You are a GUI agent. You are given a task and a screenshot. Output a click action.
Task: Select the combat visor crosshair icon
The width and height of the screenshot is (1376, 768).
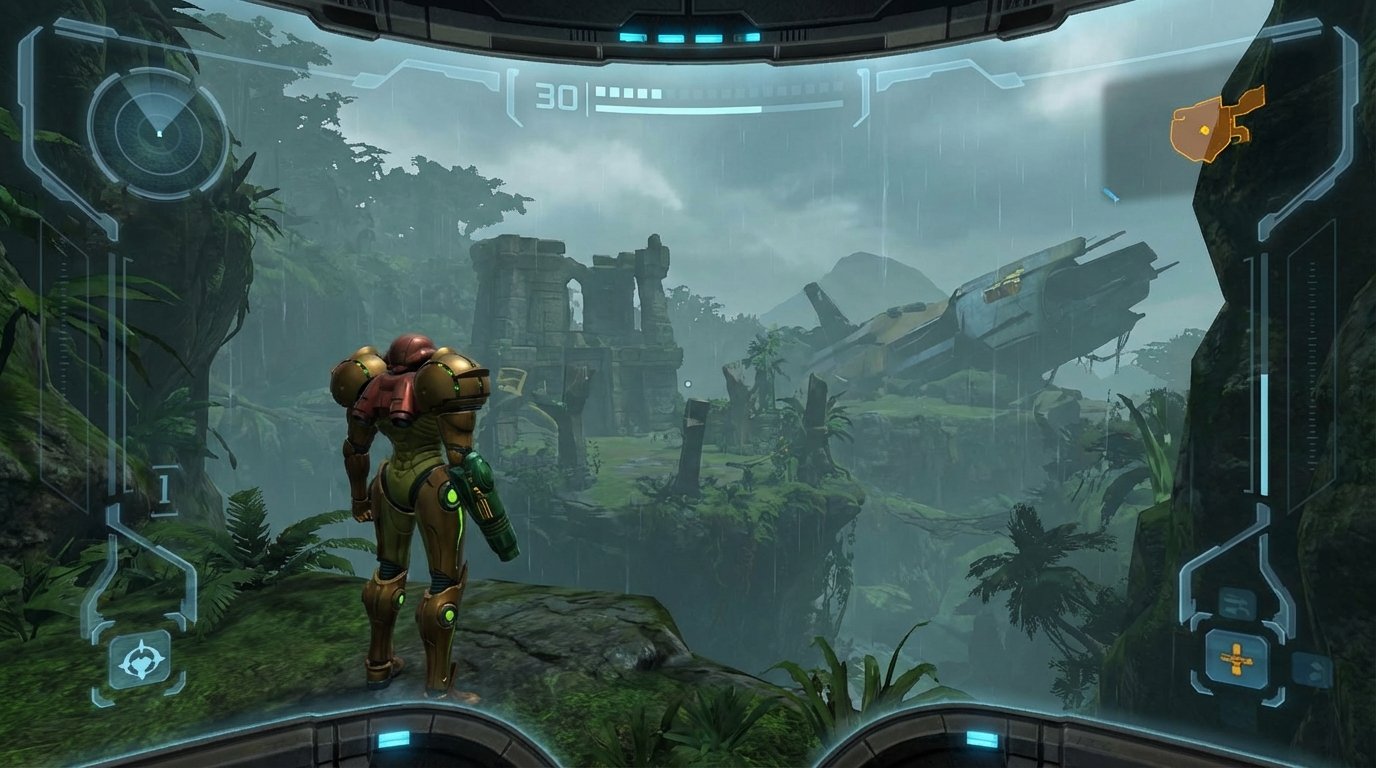(x=139, y=659)
